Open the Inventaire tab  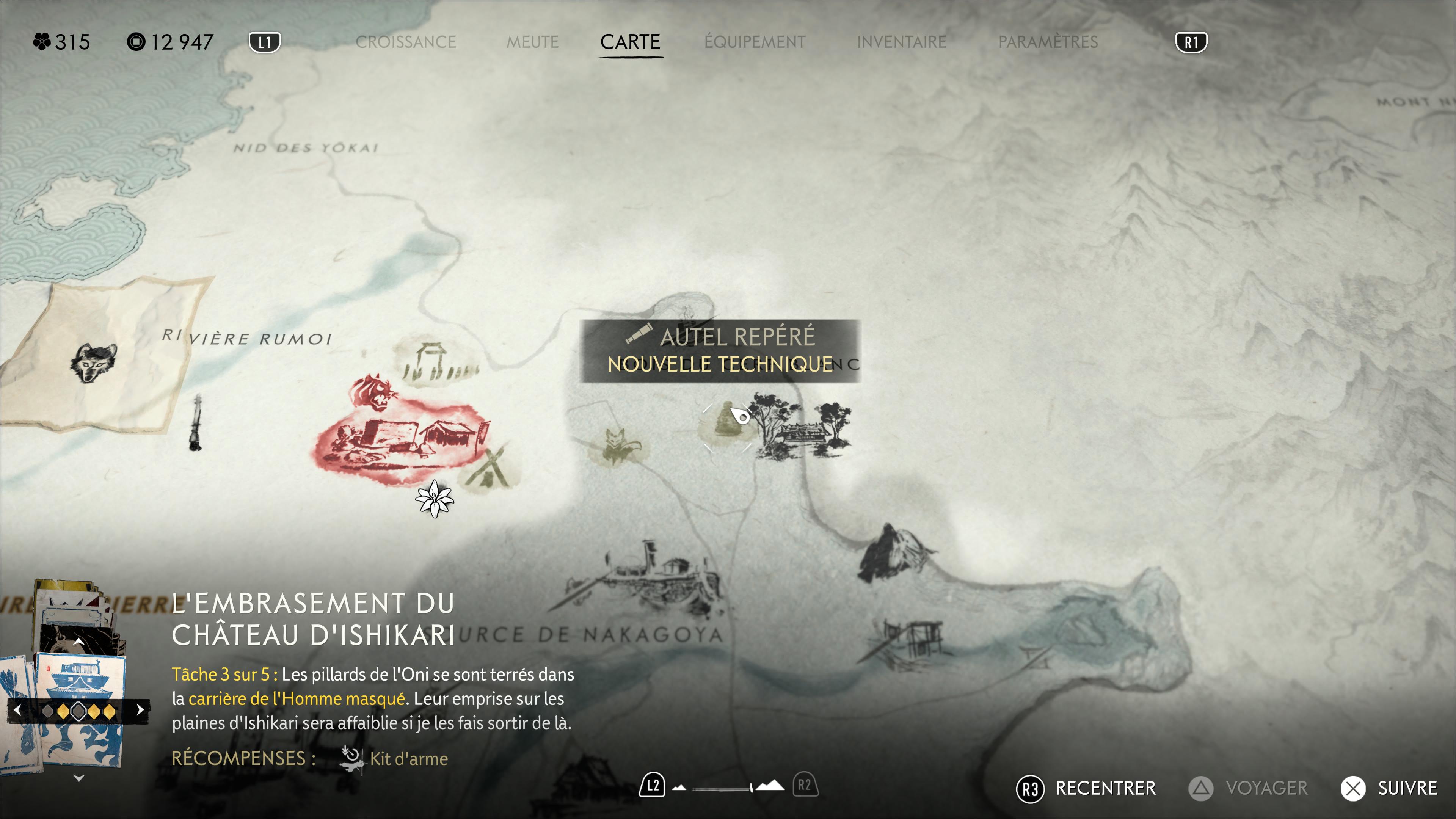point(902,42)
